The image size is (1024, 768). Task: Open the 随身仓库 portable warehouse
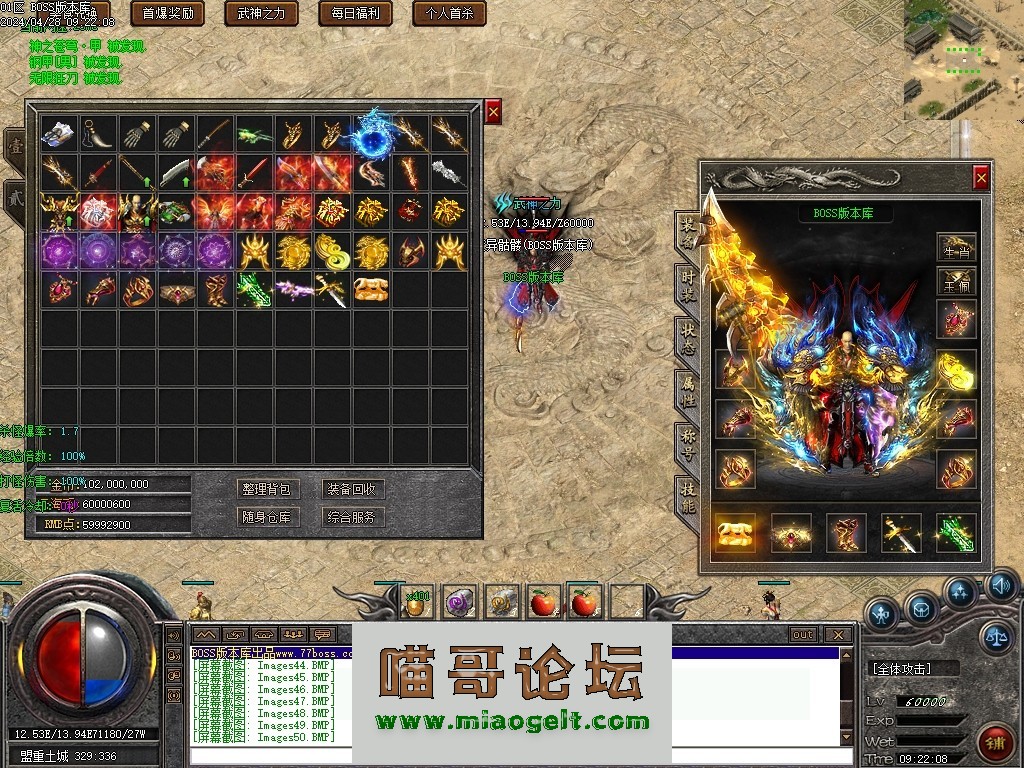point(266,517)
